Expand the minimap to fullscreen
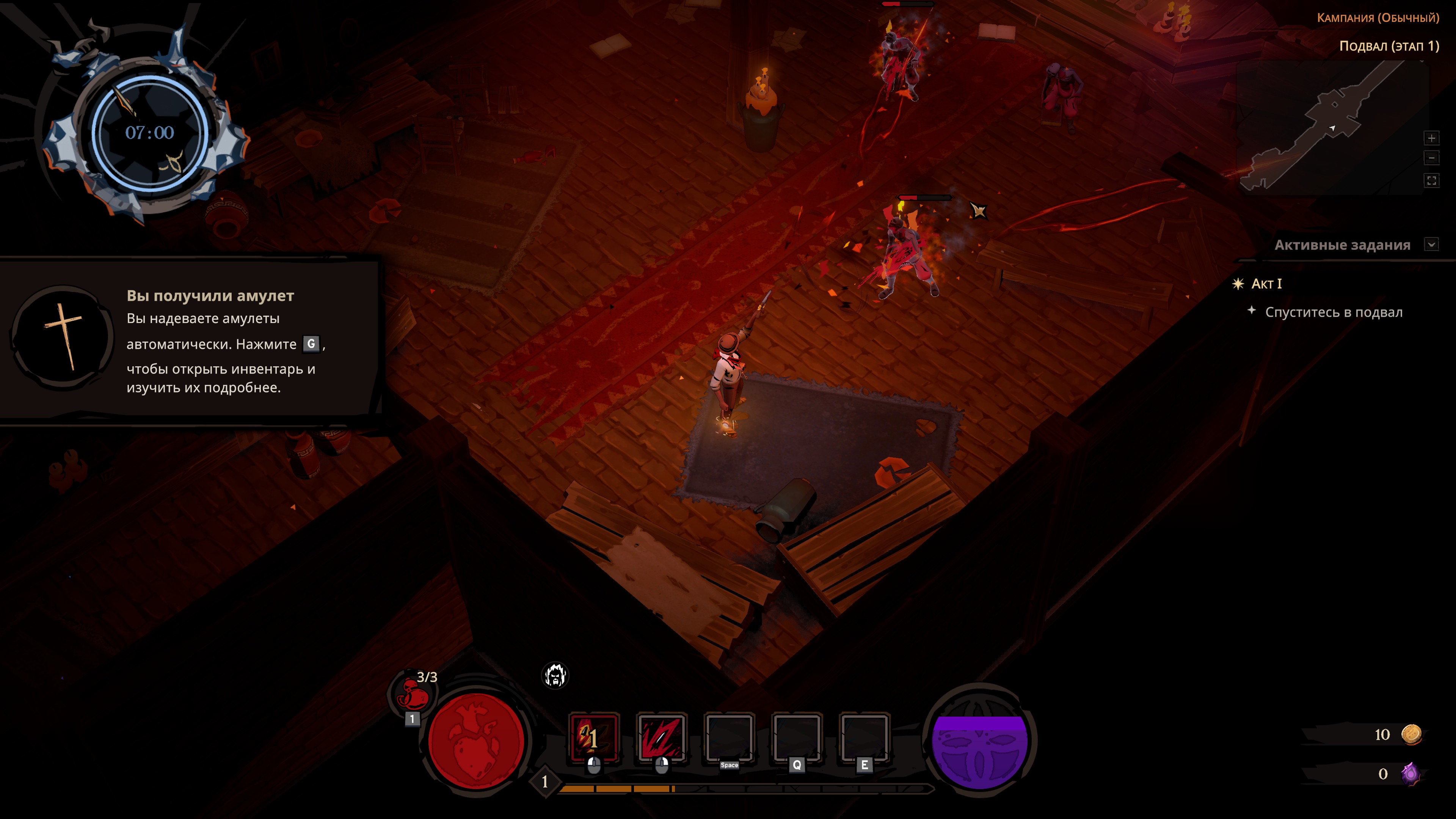This screenshot has height=819, width=1456. point(1431,180)
